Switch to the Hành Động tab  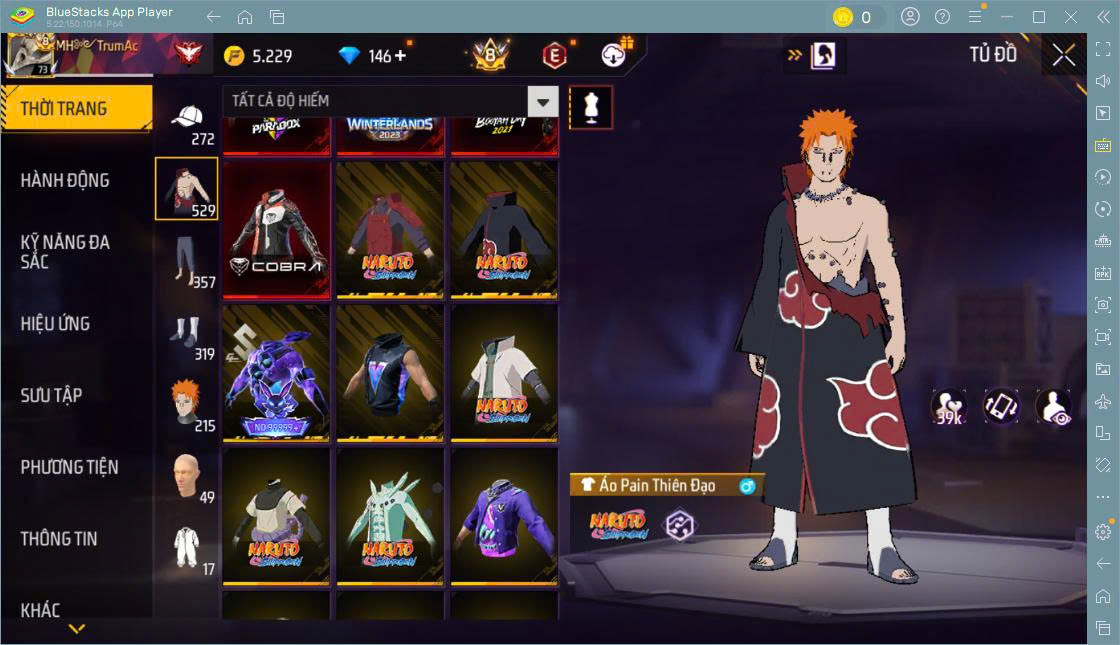tap(66, 181)
